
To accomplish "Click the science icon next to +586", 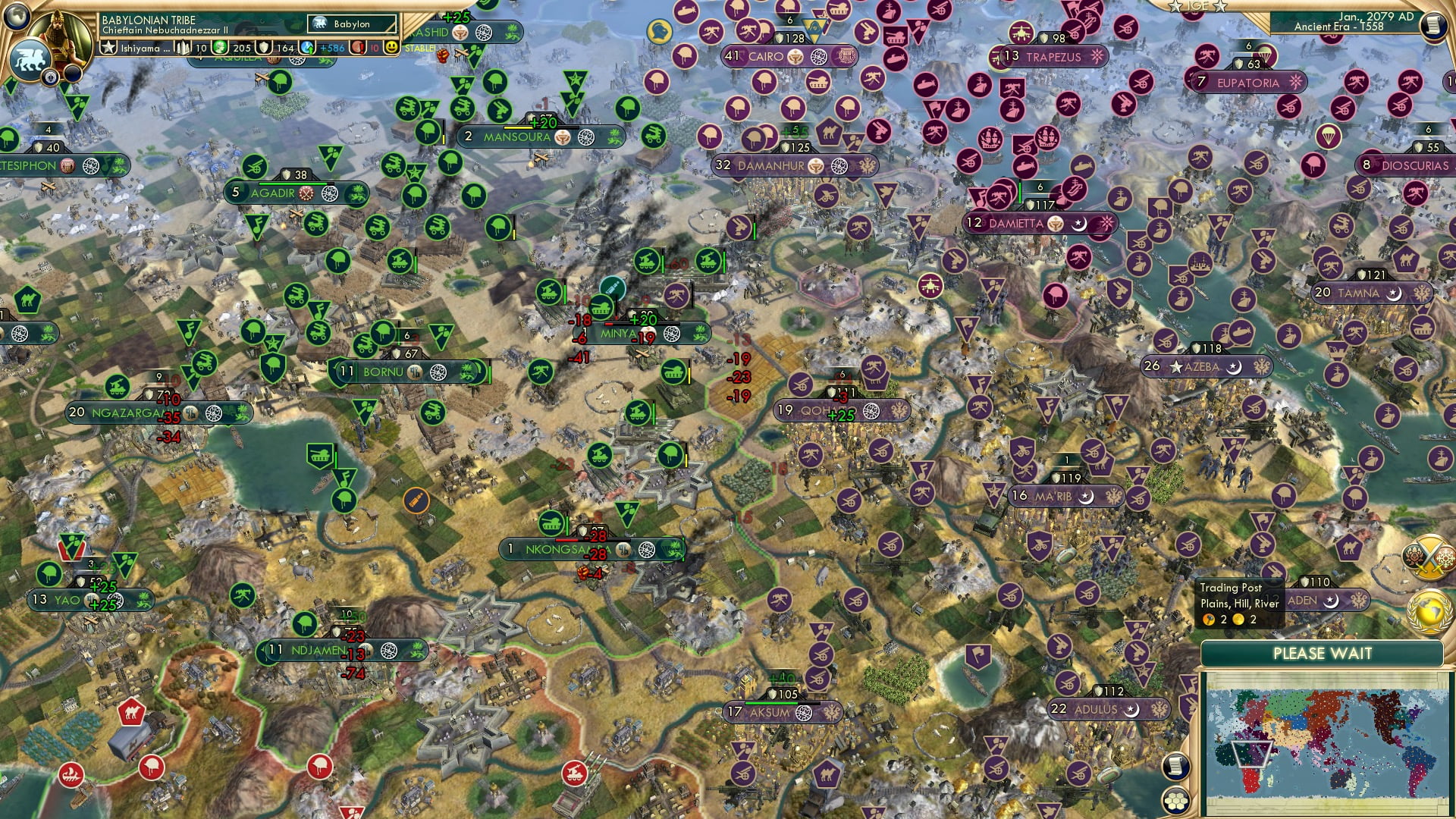I will point(306,47).
